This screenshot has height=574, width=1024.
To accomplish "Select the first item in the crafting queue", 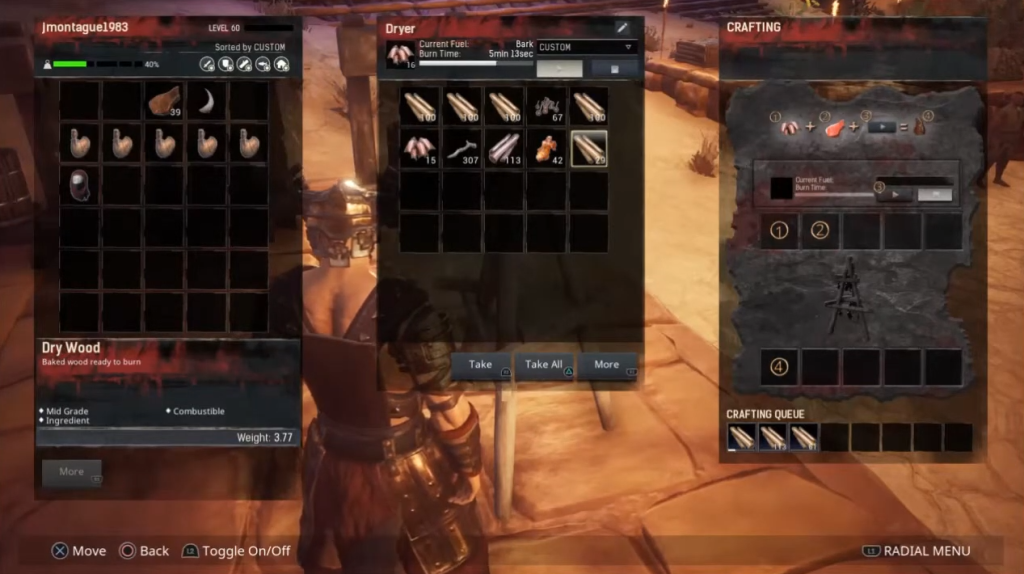I will 742,436.
